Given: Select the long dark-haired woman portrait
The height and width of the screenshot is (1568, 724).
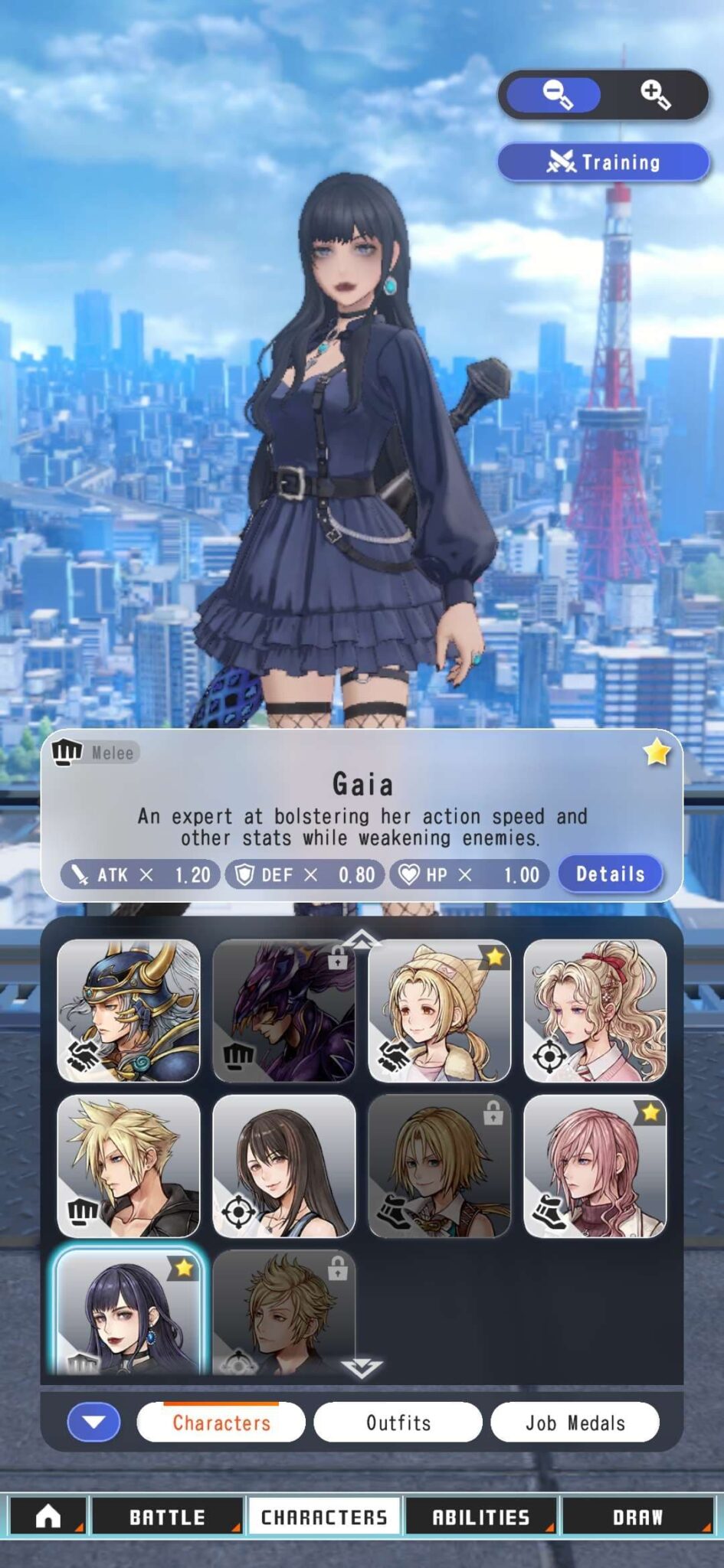Looking at the screenshot, I should (283, 1166).
